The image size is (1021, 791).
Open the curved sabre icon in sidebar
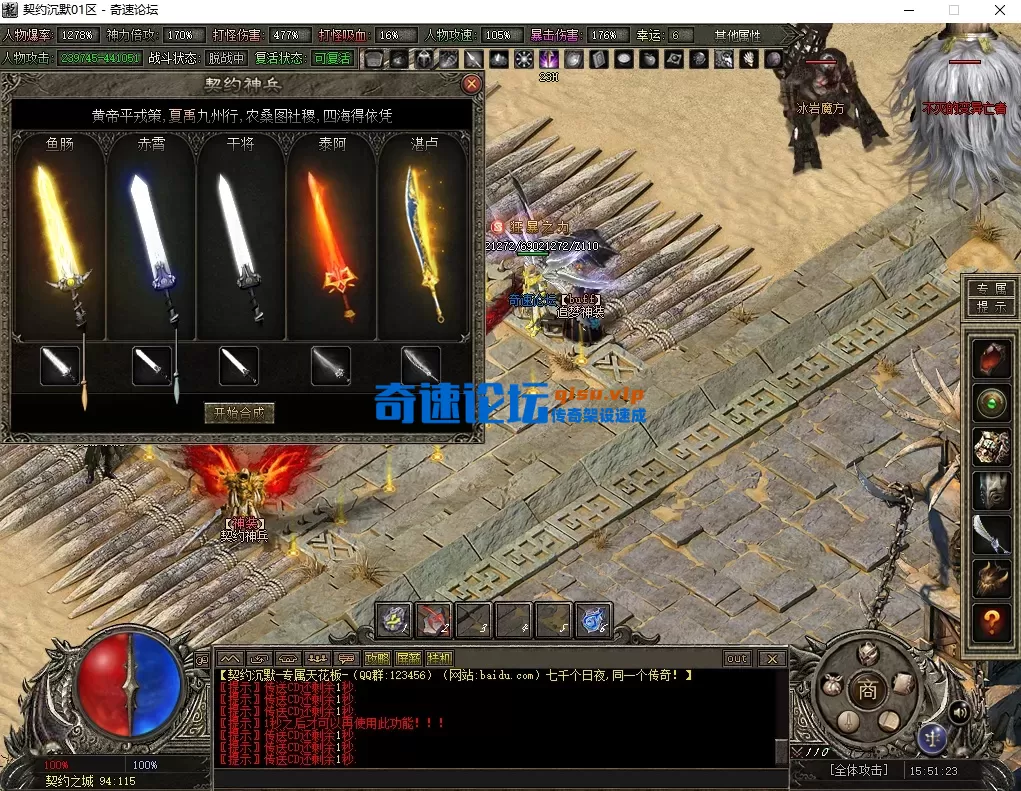click(x=991, y=533)
